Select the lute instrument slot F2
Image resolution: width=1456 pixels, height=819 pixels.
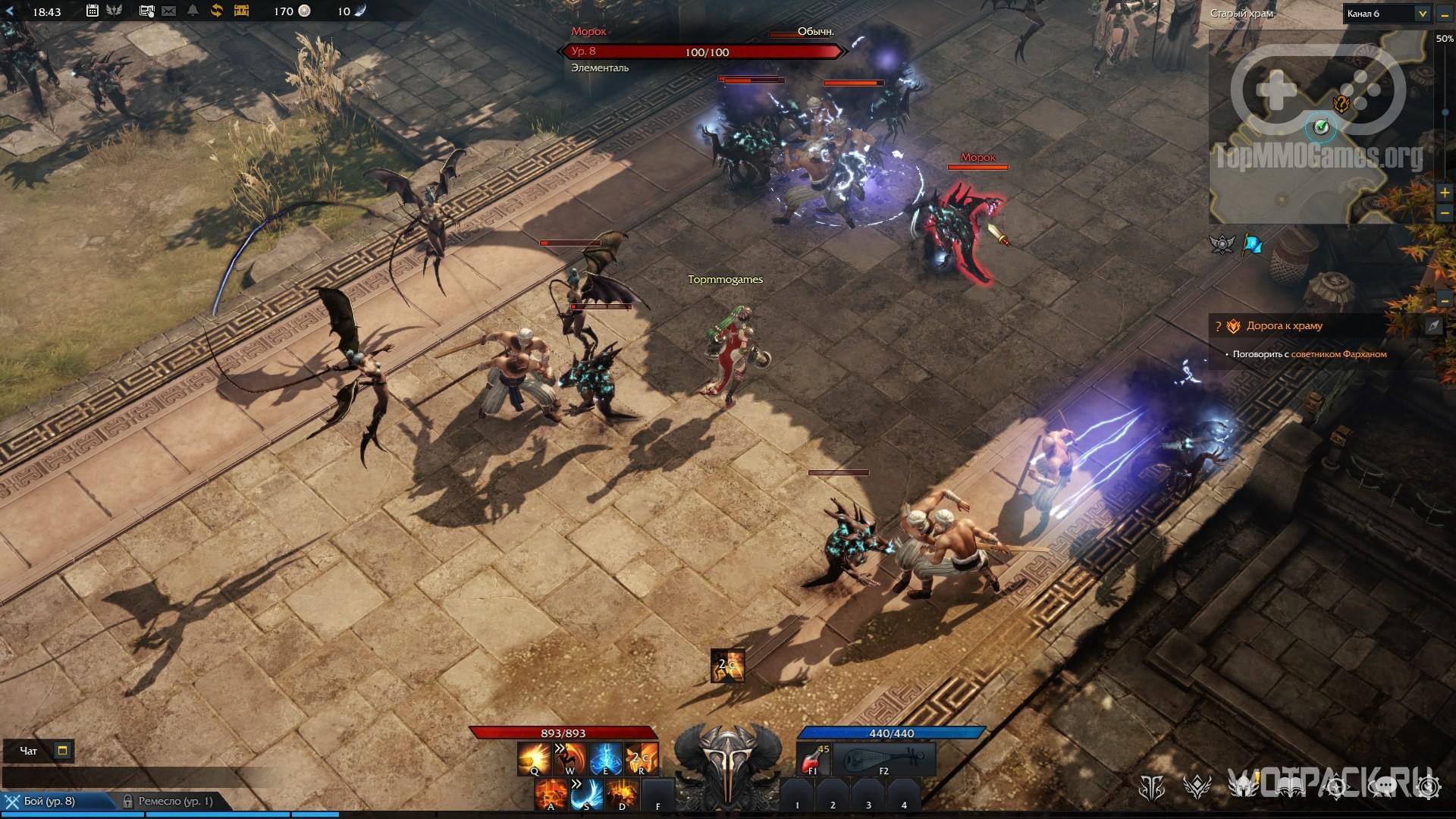pos(883,758)
